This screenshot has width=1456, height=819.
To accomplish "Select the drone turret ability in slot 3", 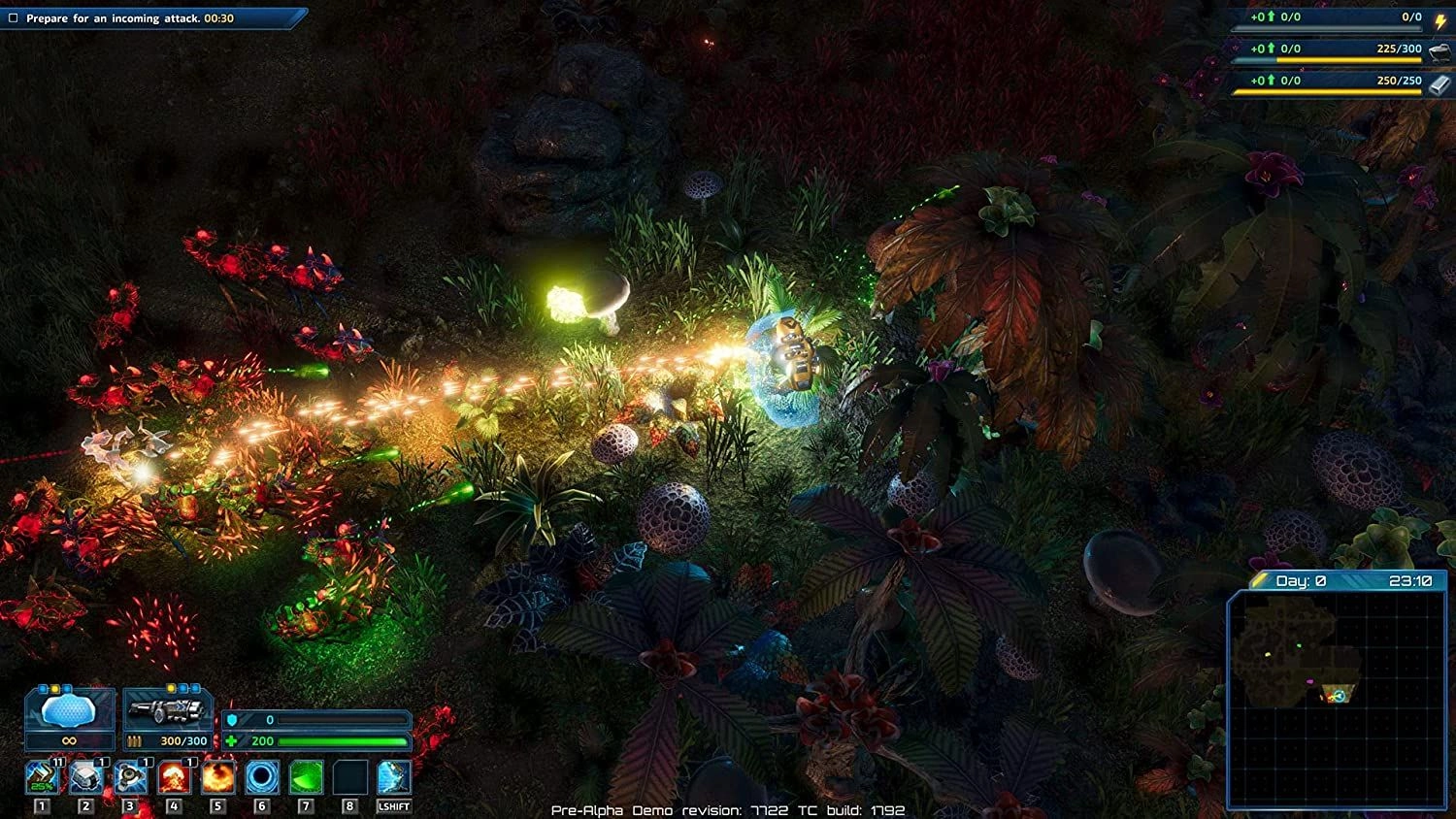I will (129, 775).
